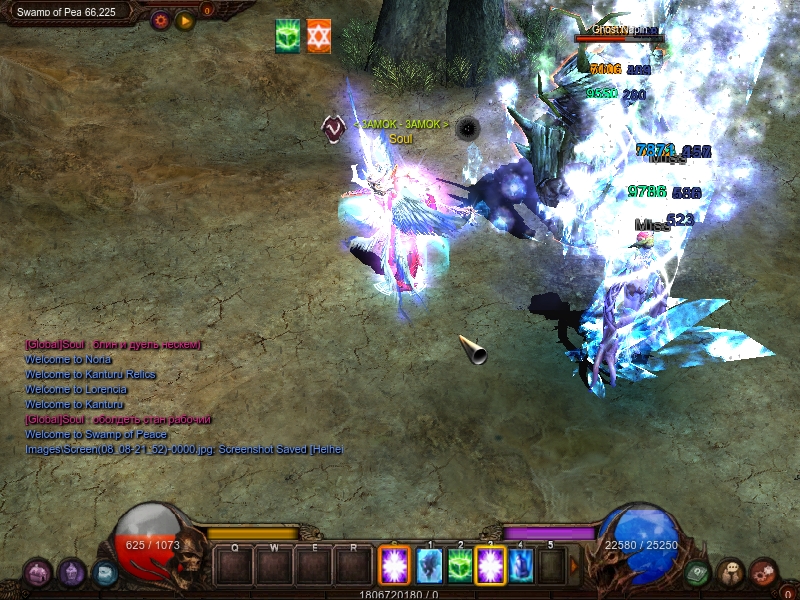Select the empty Q item slot
This screenshot has width=800, height=600.
pyautogui.click(x=235, y=567)
